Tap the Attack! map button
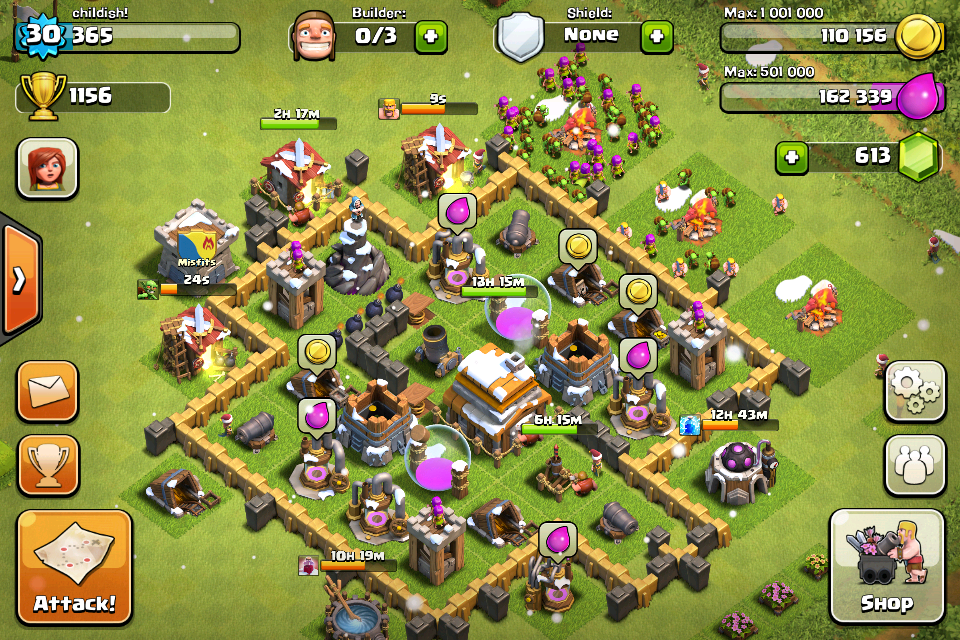Screen dimensions: 960x640 click(x=74, y=567)
